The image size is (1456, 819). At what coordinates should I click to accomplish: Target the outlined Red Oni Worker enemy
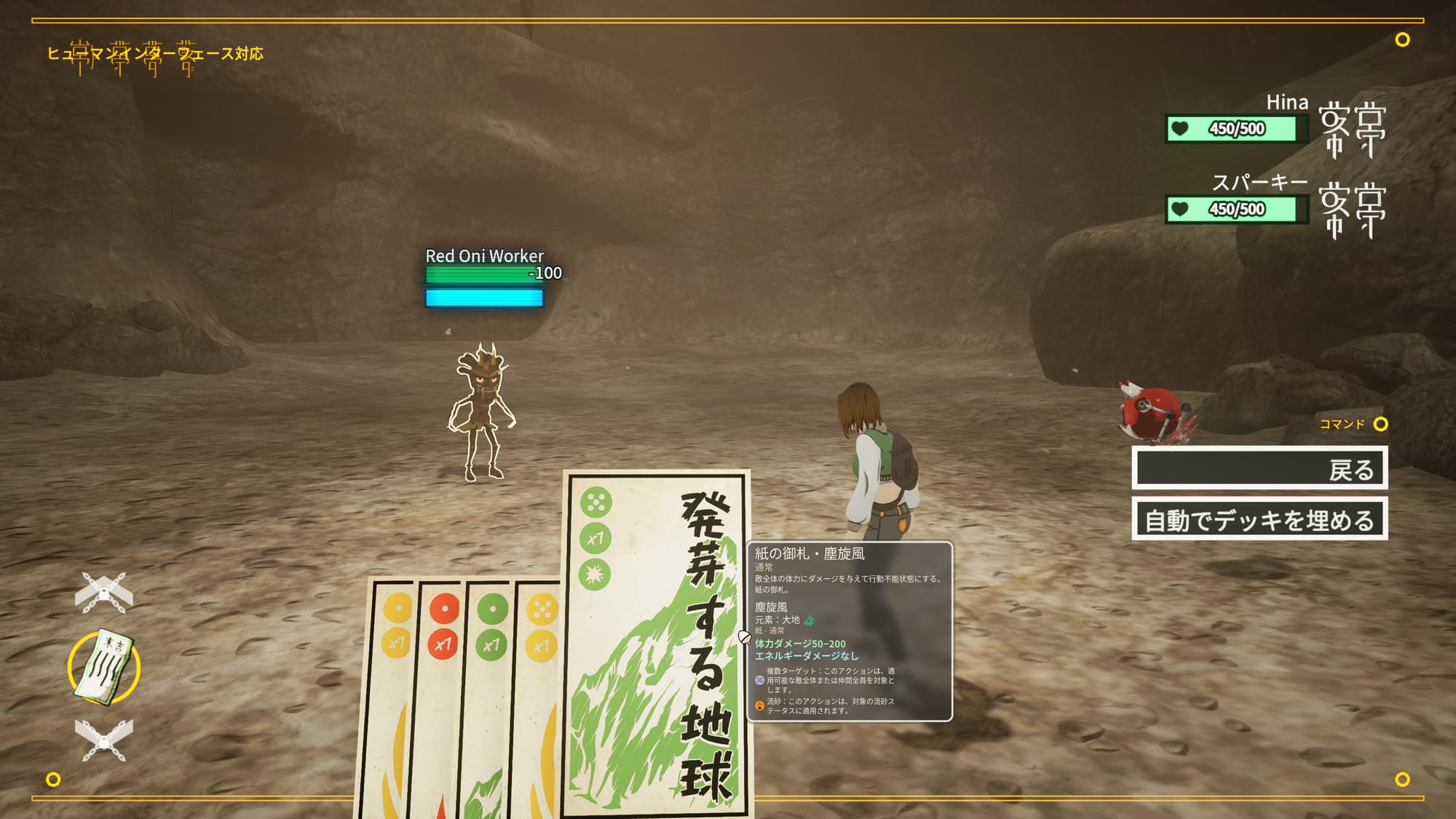pyautogui.click(x=481, y=413)
